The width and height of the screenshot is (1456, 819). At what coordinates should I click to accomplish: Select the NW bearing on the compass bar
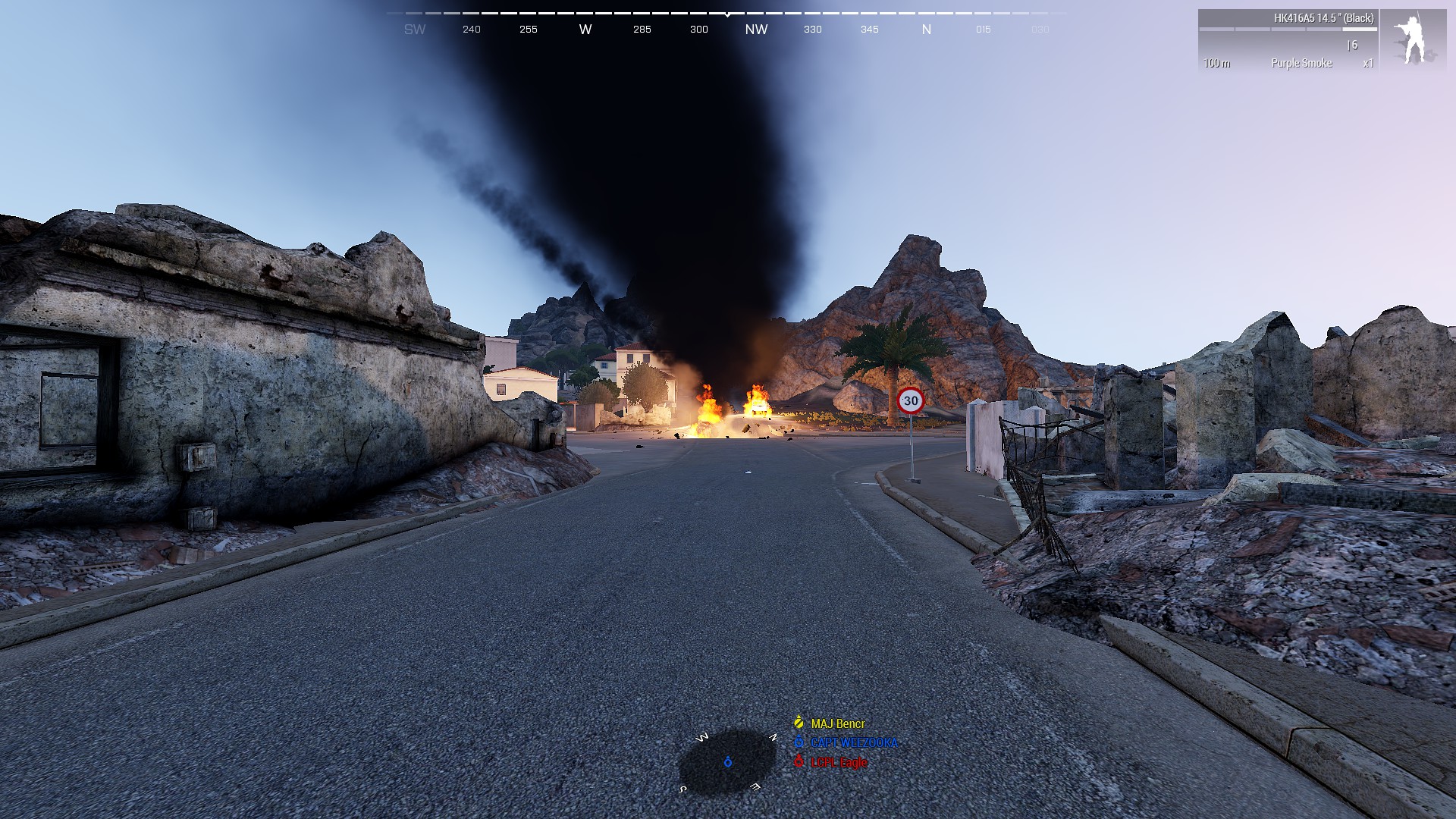click(x=758, y=30)
